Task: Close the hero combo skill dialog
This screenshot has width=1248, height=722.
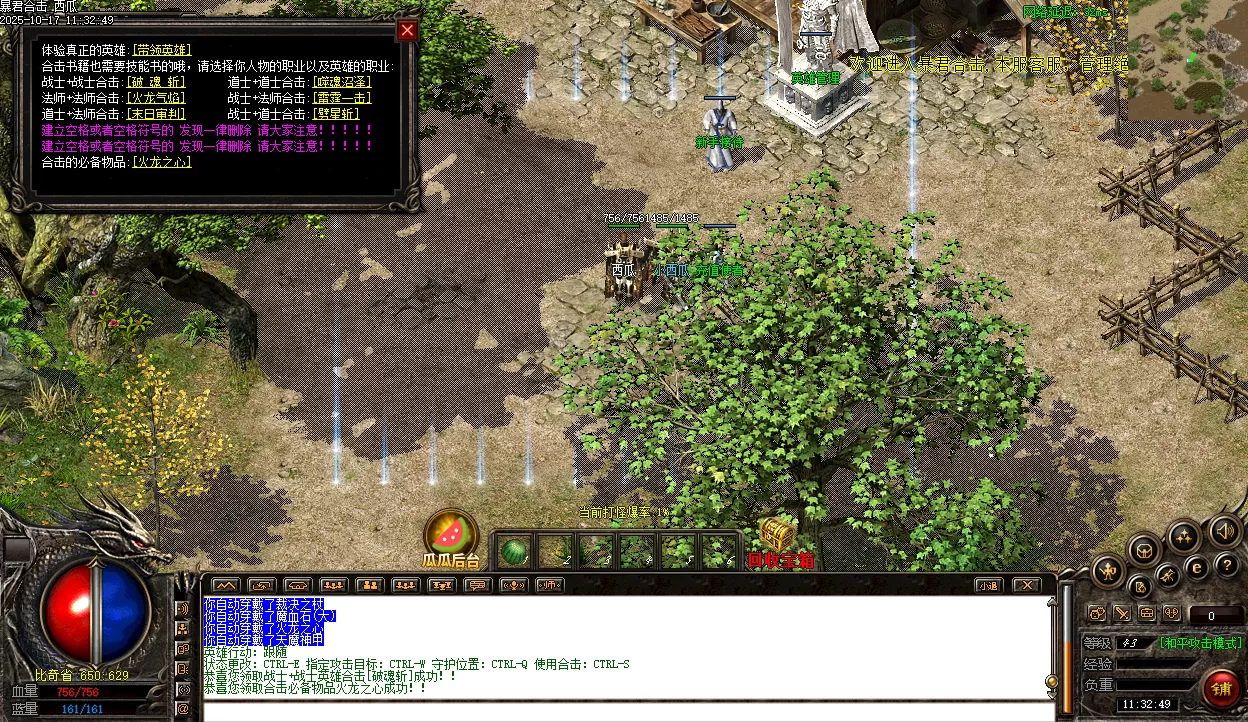Action: (407, 30)
